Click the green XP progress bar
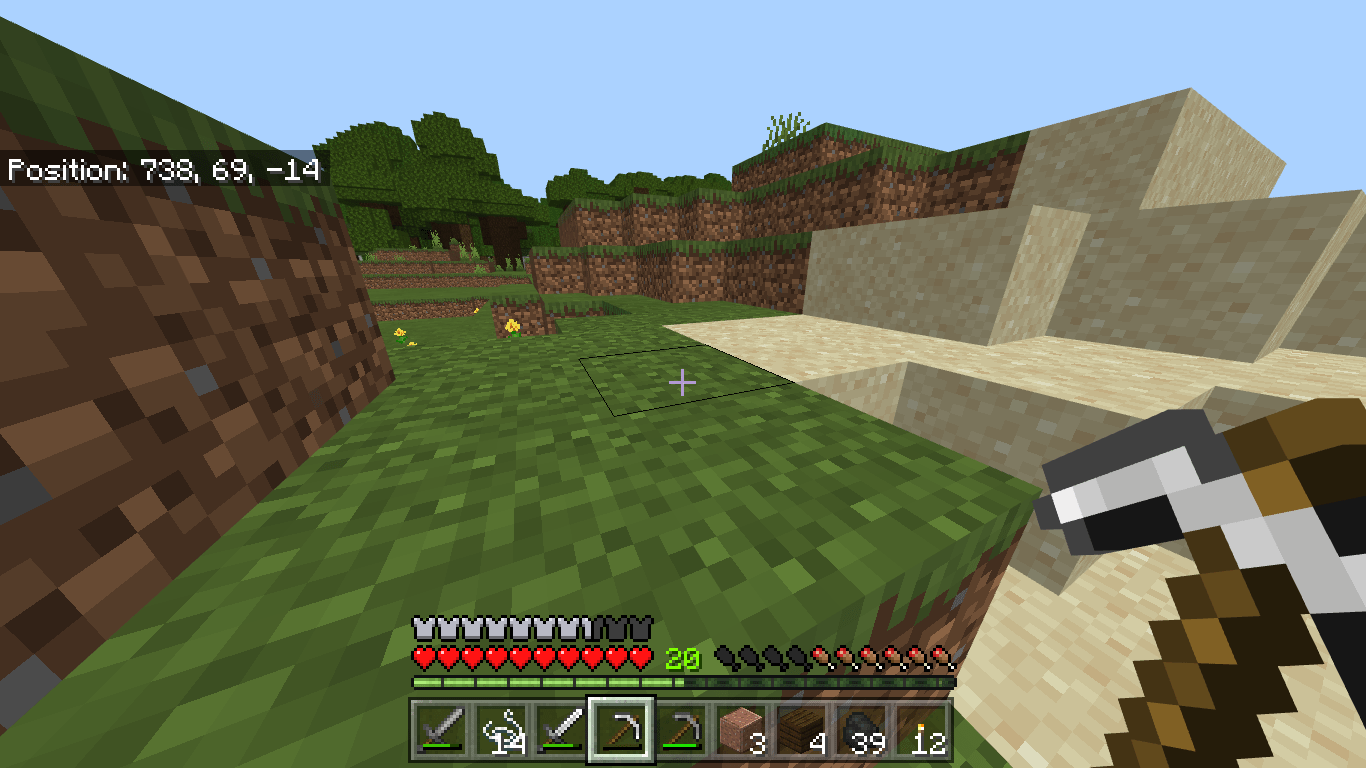The image size is (1366, 768). [x=550, y=681]
